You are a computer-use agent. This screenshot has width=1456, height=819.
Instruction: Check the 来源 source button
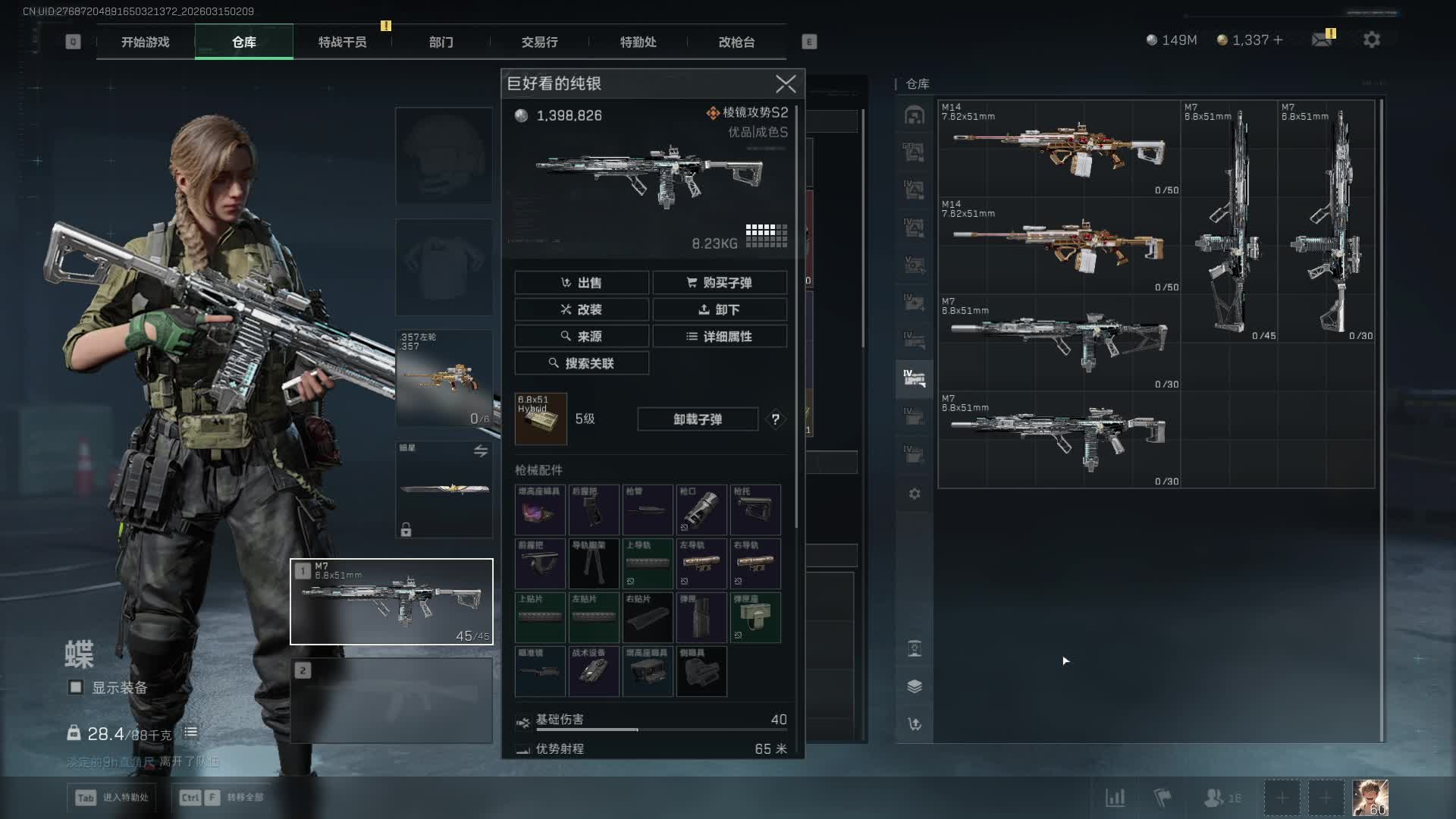(582, 336)
